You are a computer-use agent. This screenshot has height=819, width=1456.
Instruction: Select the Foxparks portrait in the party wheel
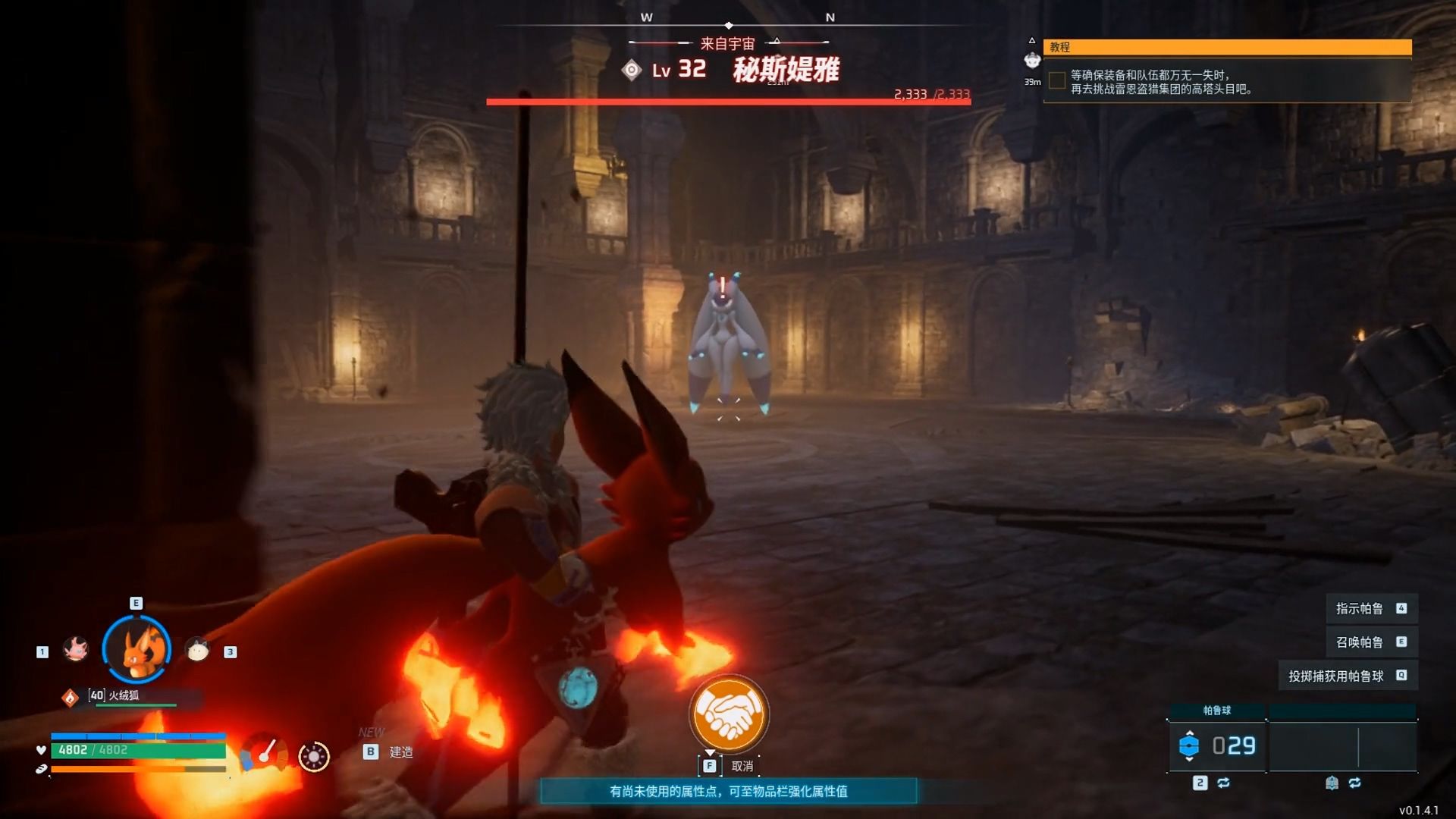pyautogui.click(x=137, y=650)
